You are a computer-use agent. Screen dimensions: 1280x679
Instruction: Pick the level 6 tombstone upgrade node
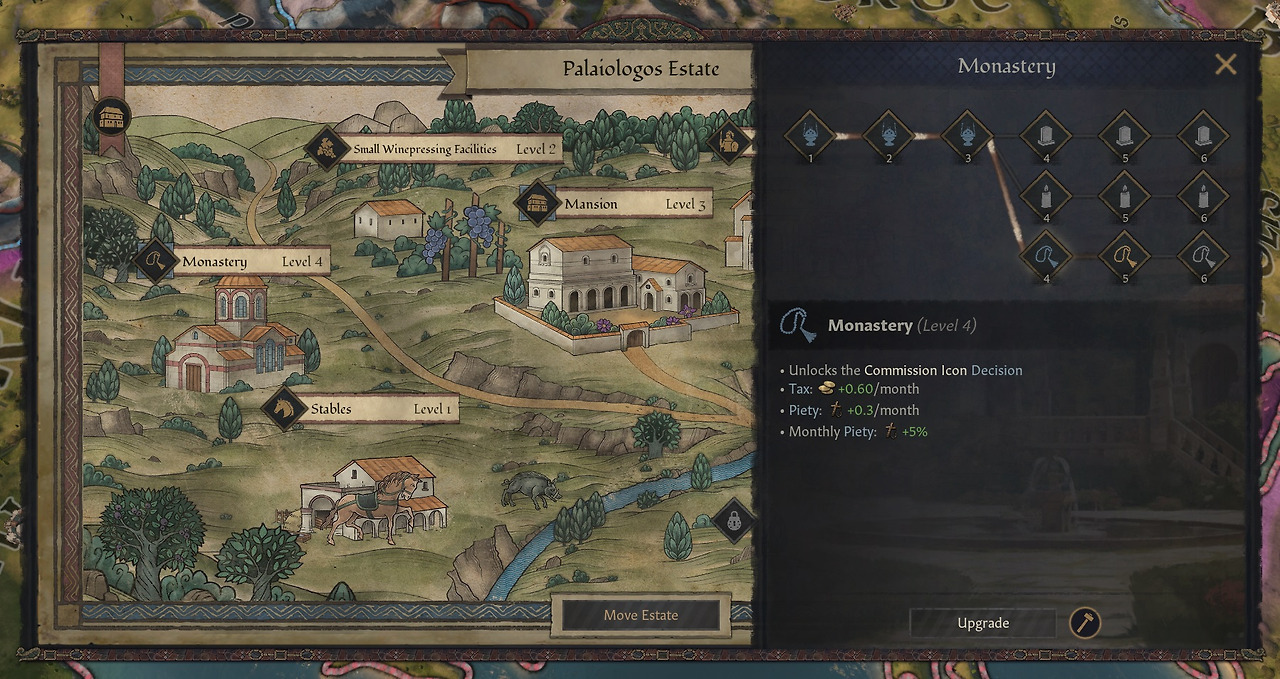[1203, 134]
